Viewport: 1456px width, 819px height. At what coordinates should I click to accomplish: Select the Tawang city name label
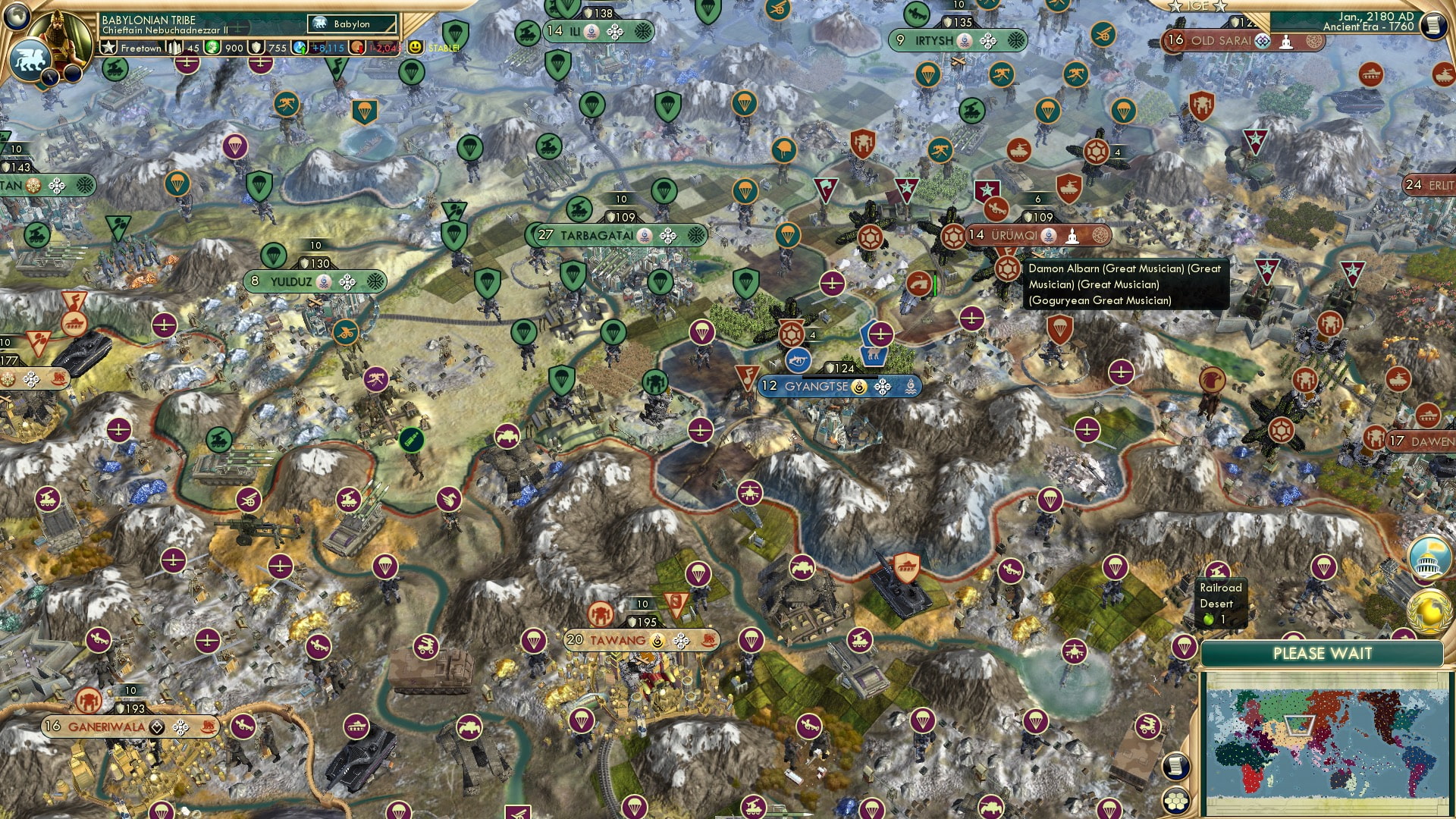pos(618,640)
